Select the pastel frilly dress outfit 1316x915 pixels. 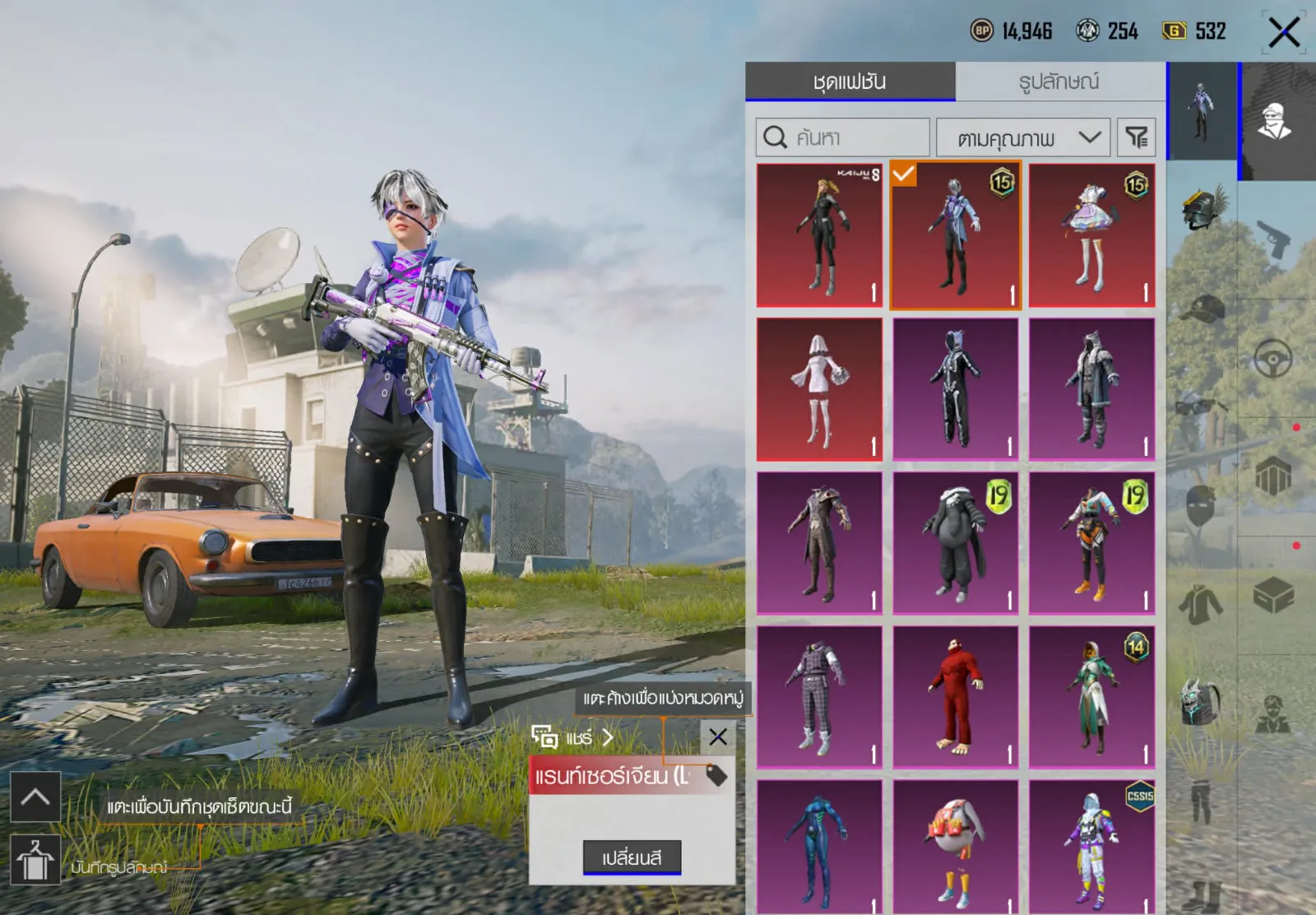coord(1091,235)
